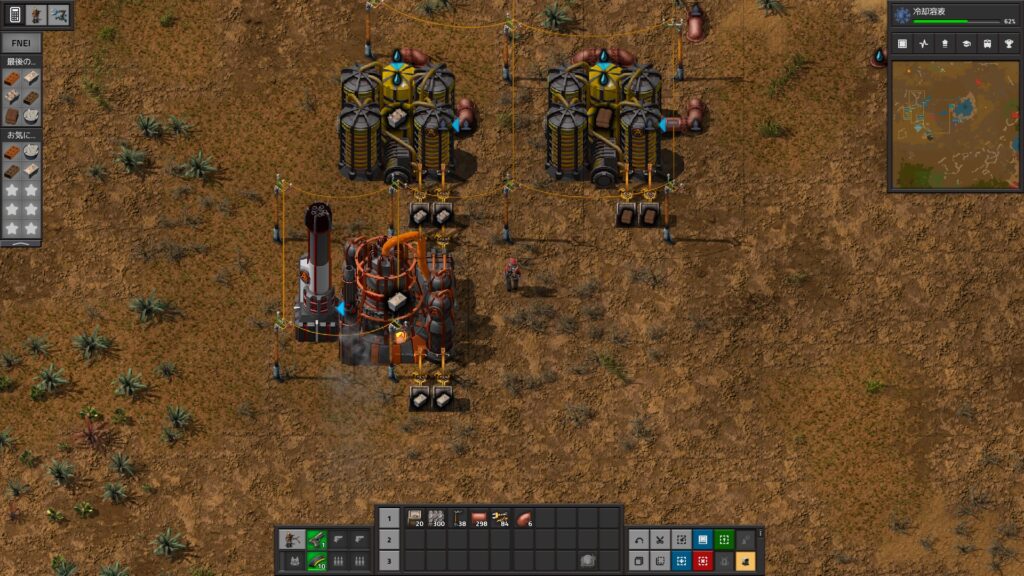This screenshot has height=576, width=1024.
Task: Click the calculator icon button
Action: (14, 15)
